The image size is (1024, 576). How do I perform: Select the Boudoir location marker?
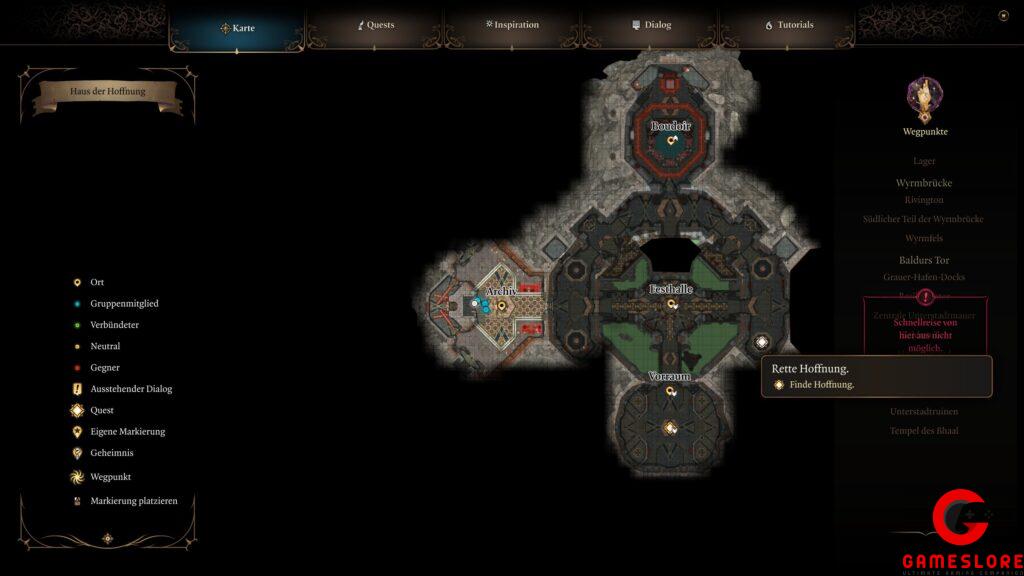tap(672, 140)
